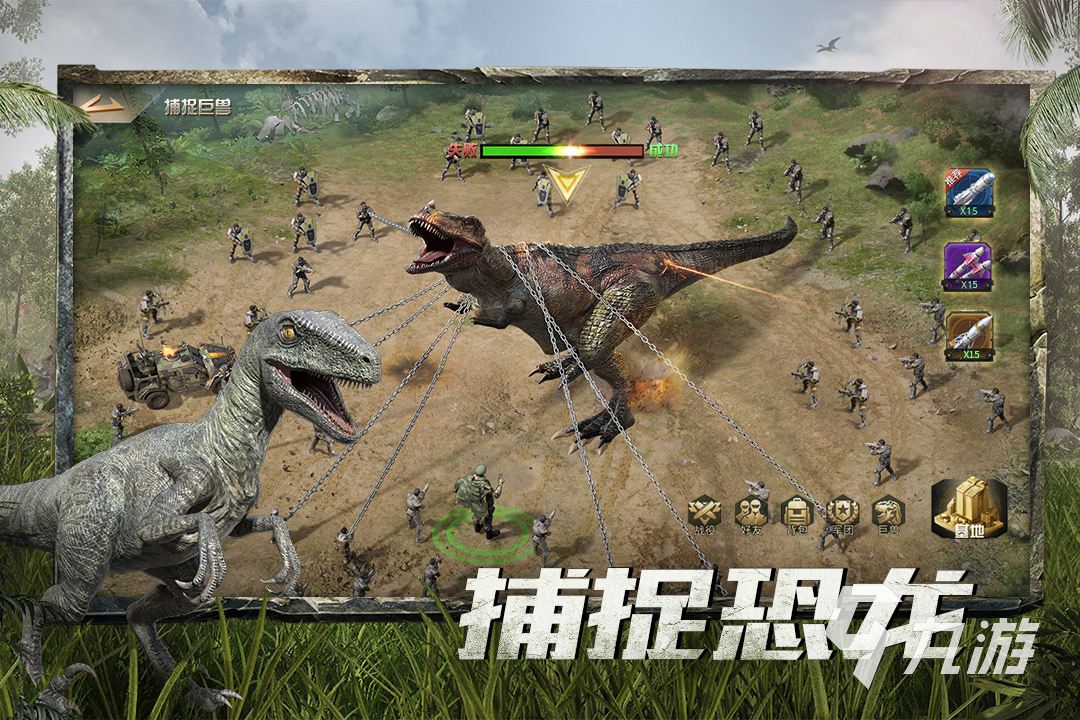The image size is (1080, 720).
Task: Use the purple twin-missile item
Action: [x=968, y=266]
